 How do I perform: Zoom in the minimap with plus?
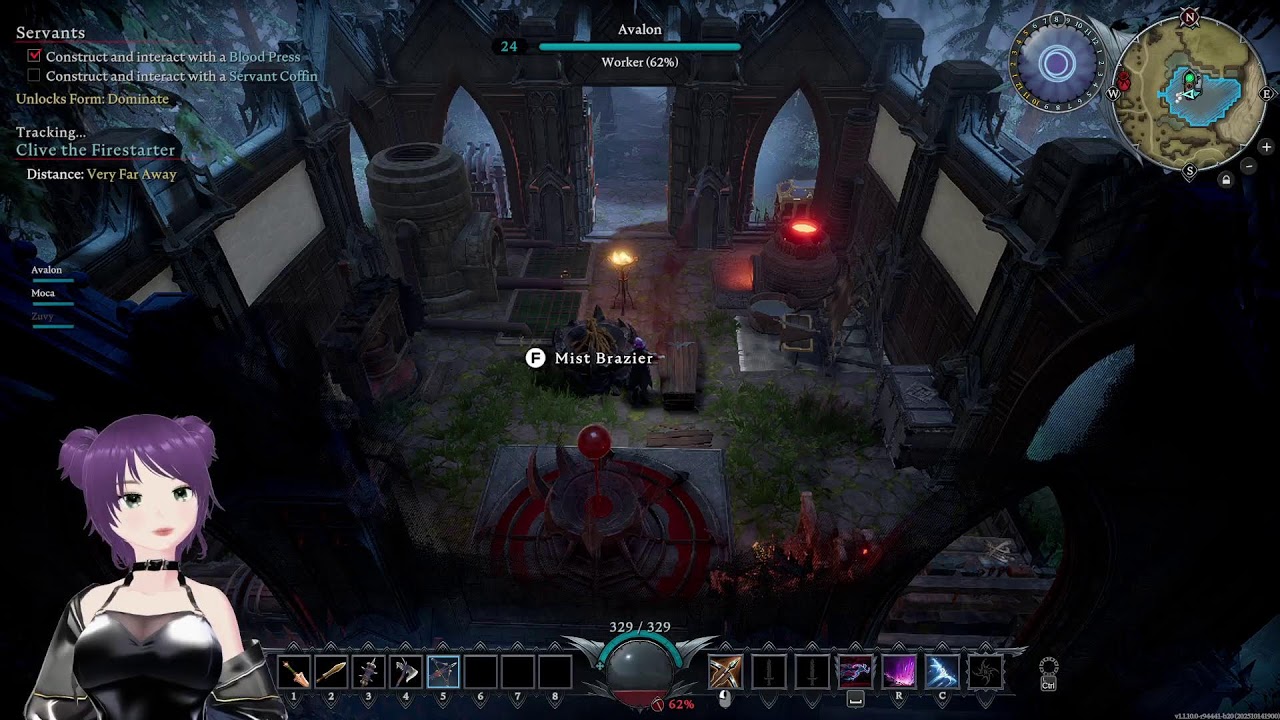pyautogui.click(x=1266, y=147)
